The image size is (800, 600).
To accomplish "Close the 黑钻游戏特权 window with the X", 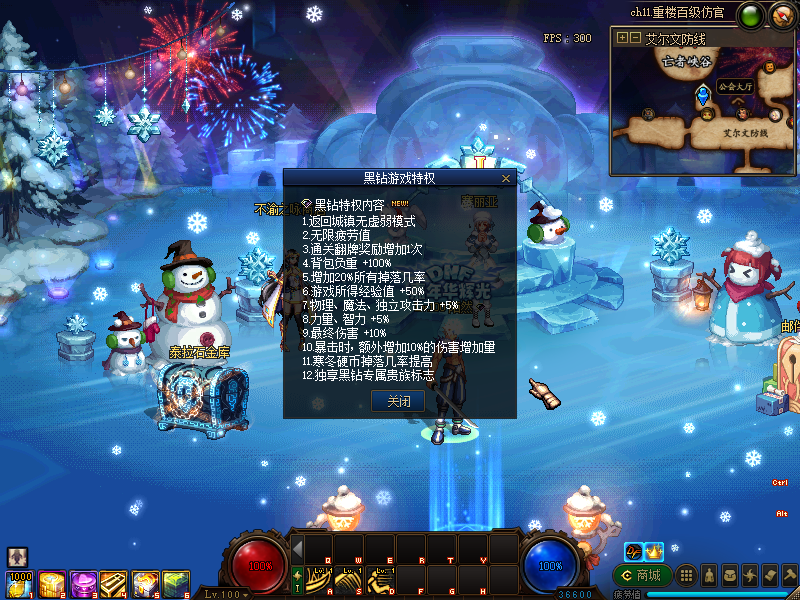I will pyautogui.click(x=506, y=178).
